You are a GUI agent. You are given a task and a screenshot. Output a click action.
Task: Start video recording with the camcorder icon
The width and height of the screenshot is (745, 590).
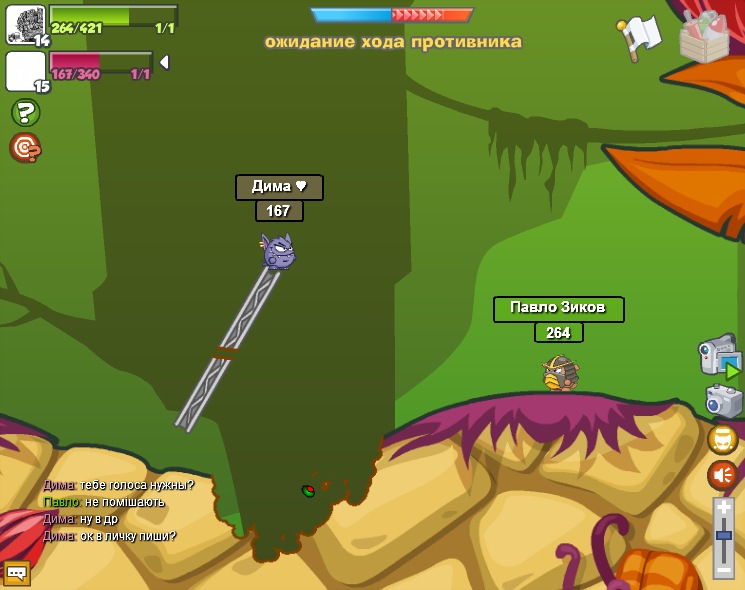[x=718, y=355]
